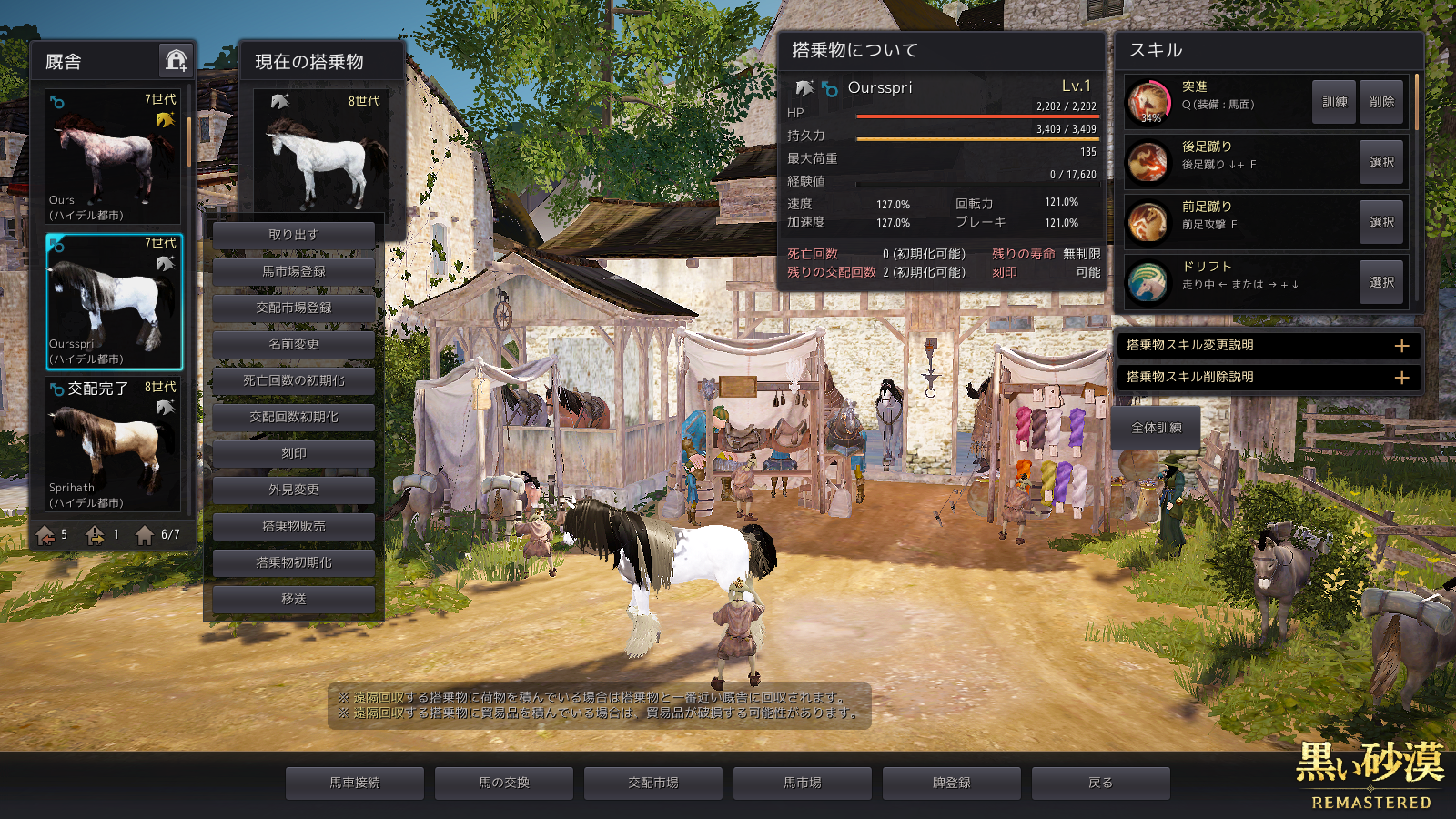
Task: Click 選択 for the ドリフト skill
Action: [x=1381, y=282]
